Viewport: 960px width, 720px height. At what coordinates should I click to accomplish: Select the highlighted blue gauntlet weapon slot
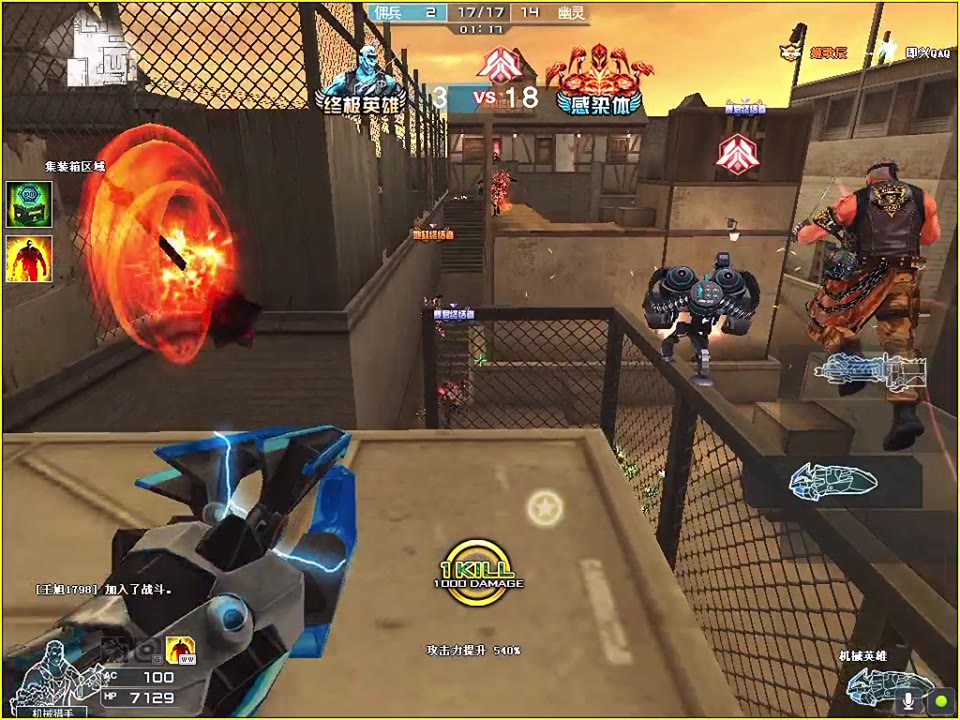click(x=832, y=481)
